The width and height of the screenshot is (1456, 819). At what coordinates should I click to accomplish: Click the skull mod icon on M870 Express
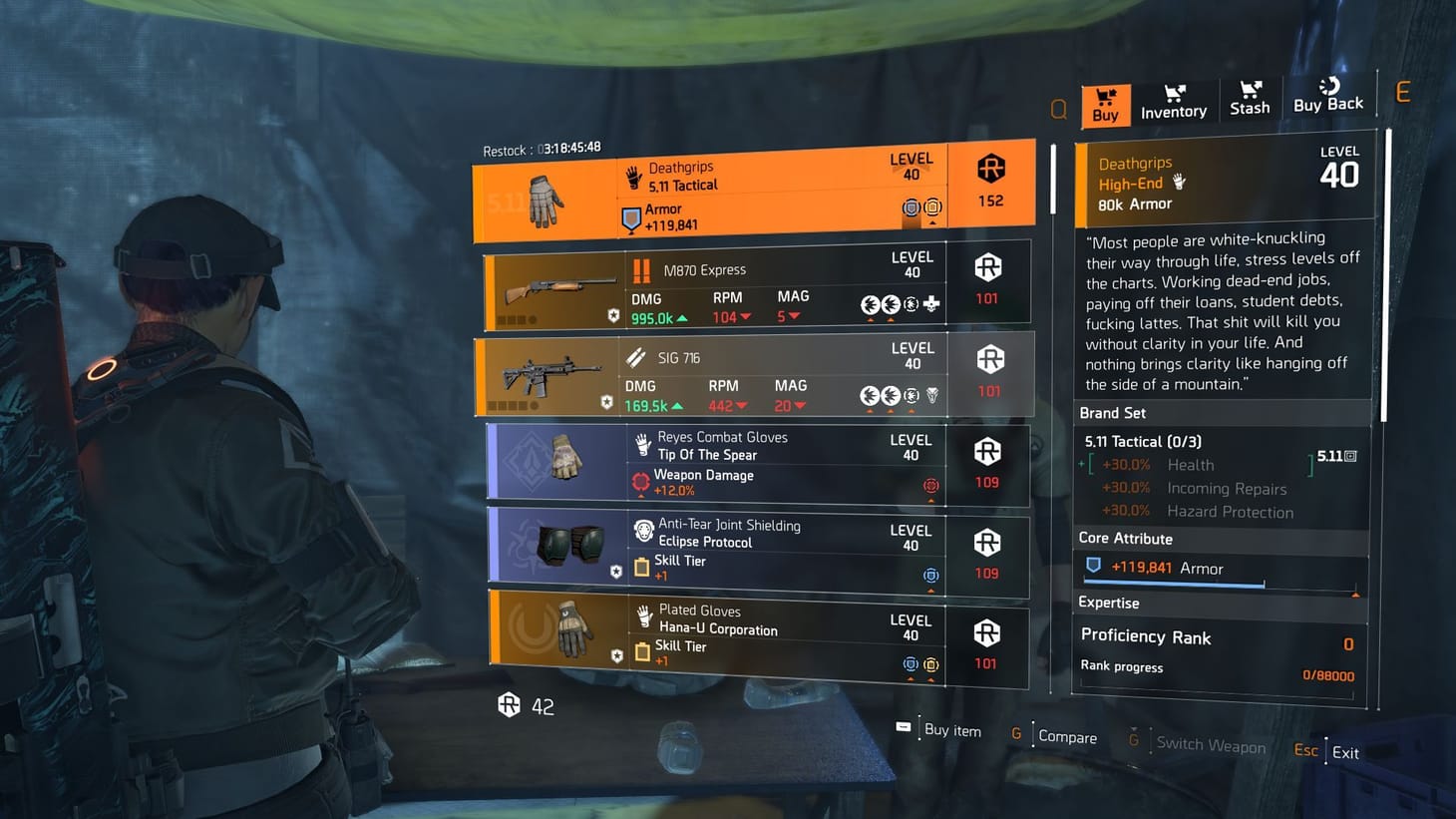coord(930,303)
